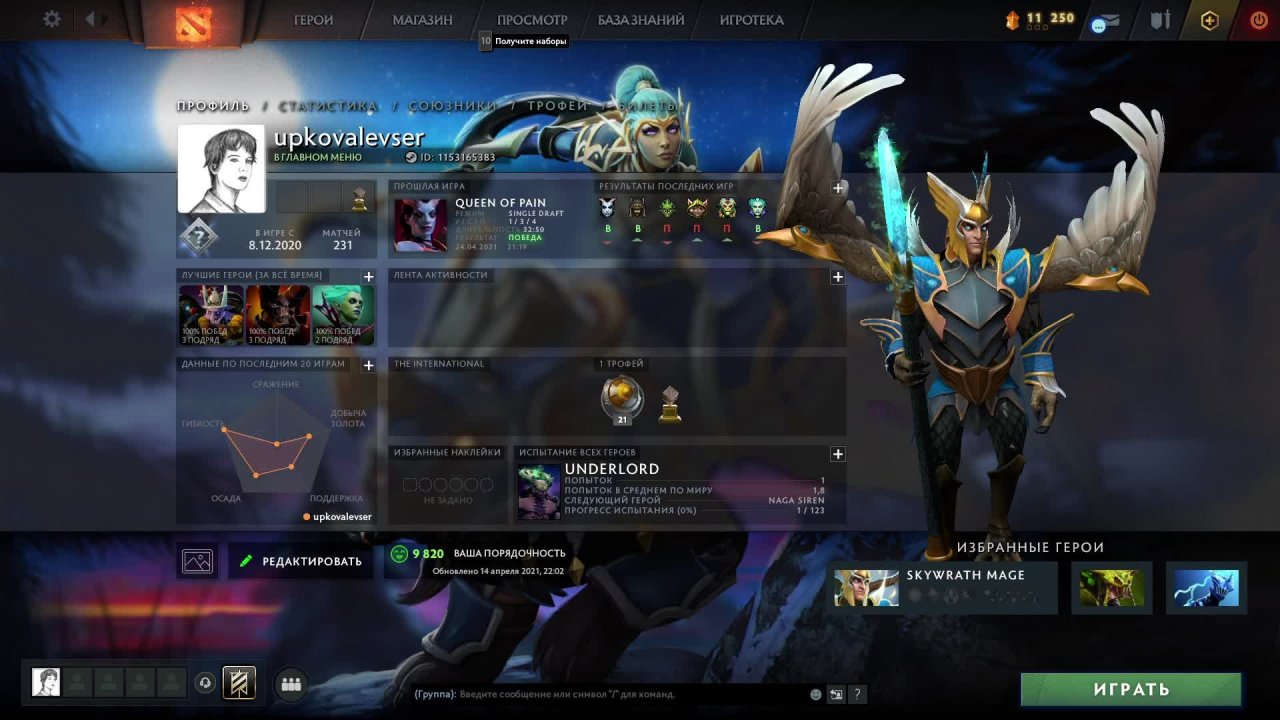The height and width of the screenshot is (720, 1280).
Task: Exit the game via the red power icon
Action: coord(1258,19)
